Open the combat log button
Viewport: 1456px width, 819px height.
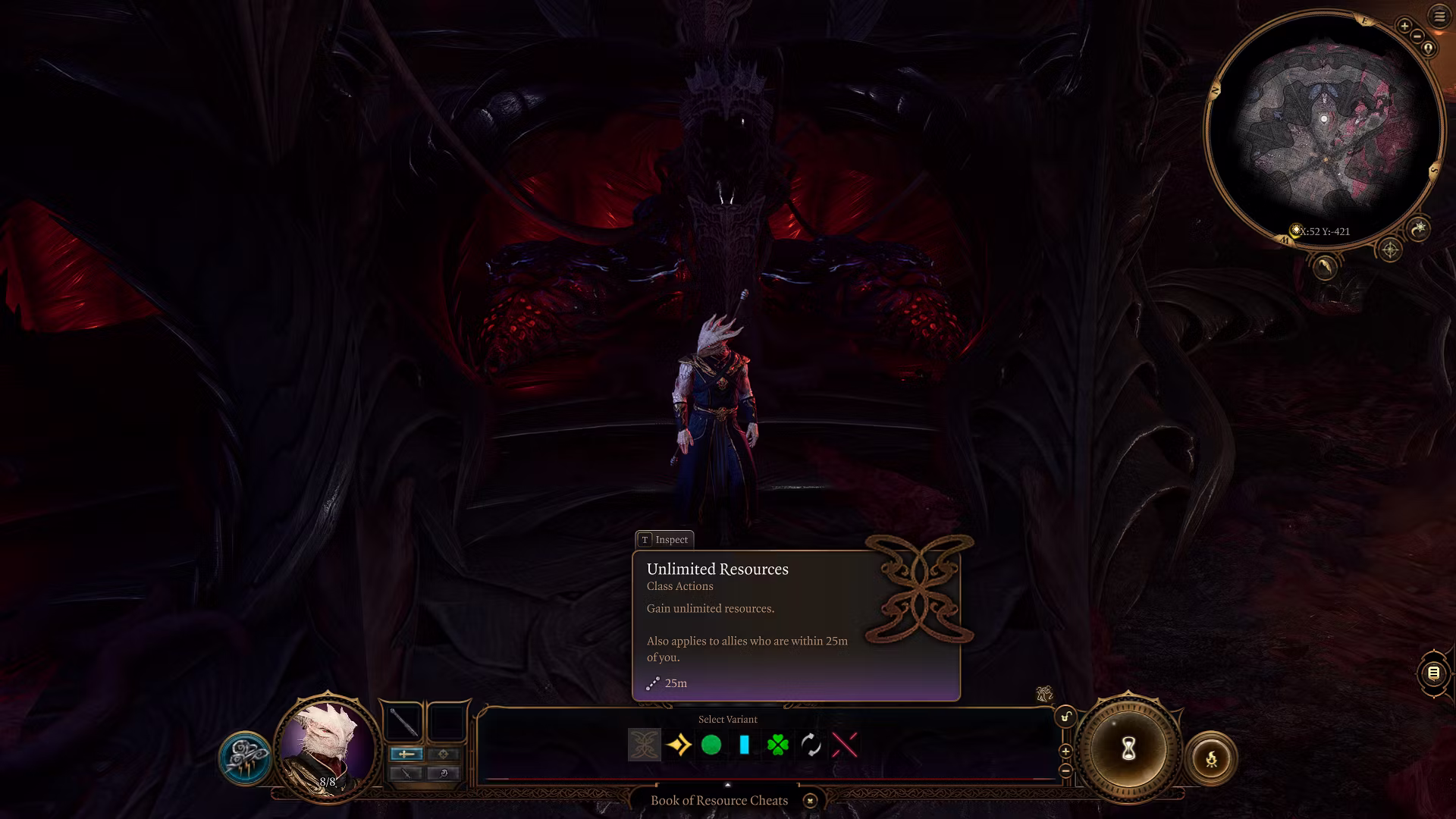1432,673
